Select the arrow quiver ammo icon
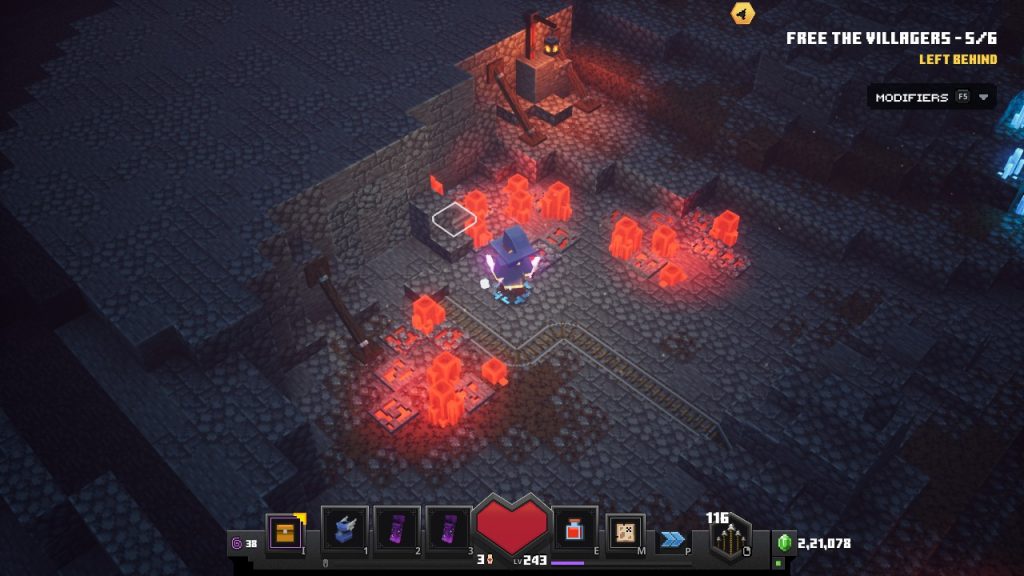Viewport: 1024px width, 576px height. coord(731,541)
